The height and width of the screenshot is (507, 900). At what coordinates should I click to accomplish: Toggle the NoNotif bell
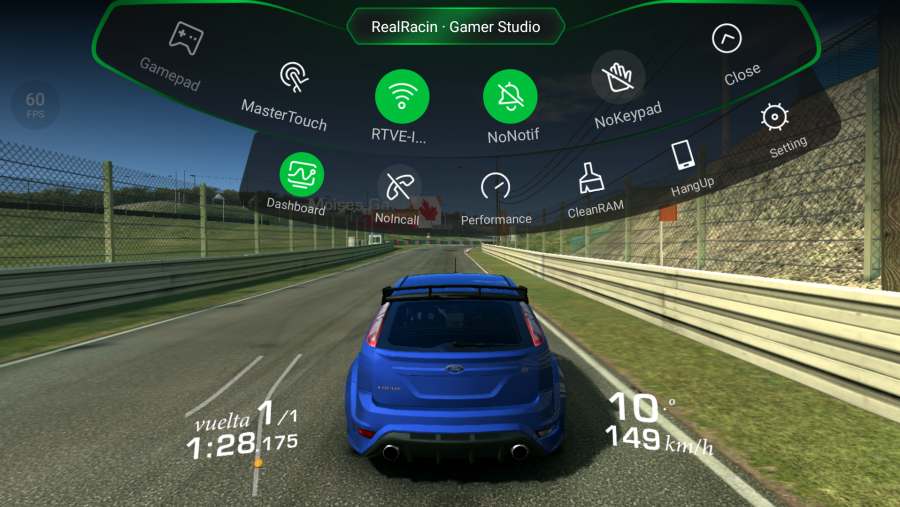coord(510,97)
